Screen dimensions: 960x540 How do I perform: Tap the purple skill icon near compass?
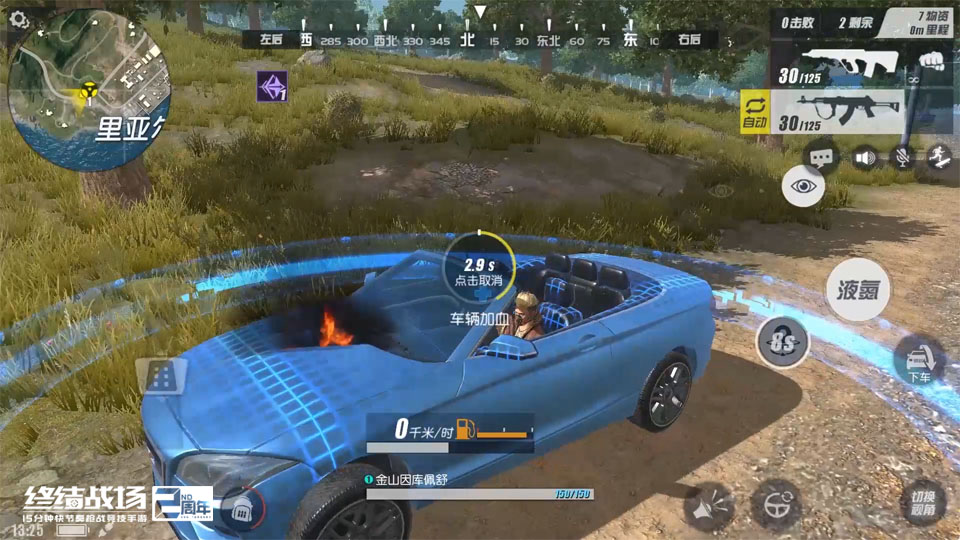(272, 86)
